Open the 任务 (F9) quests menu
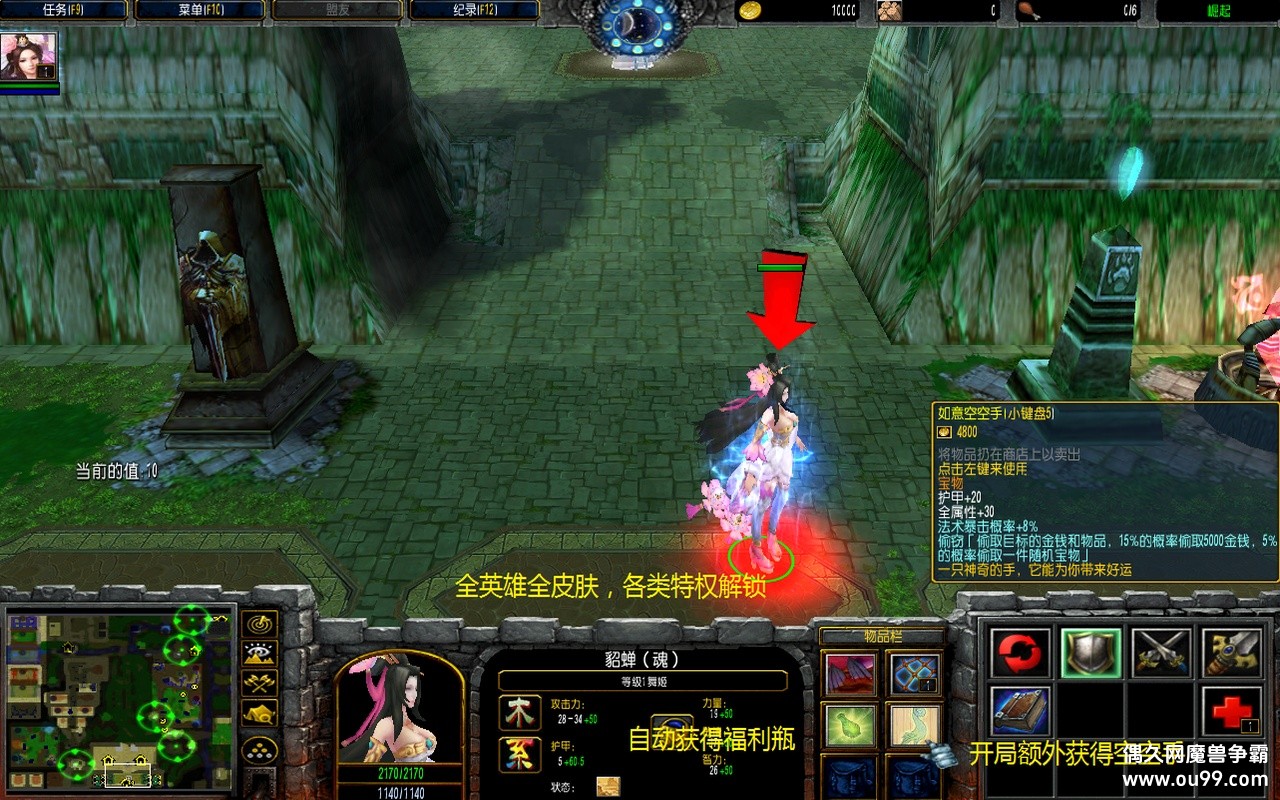This screenshot has height=800, width=1280. (x=64, y=11)
